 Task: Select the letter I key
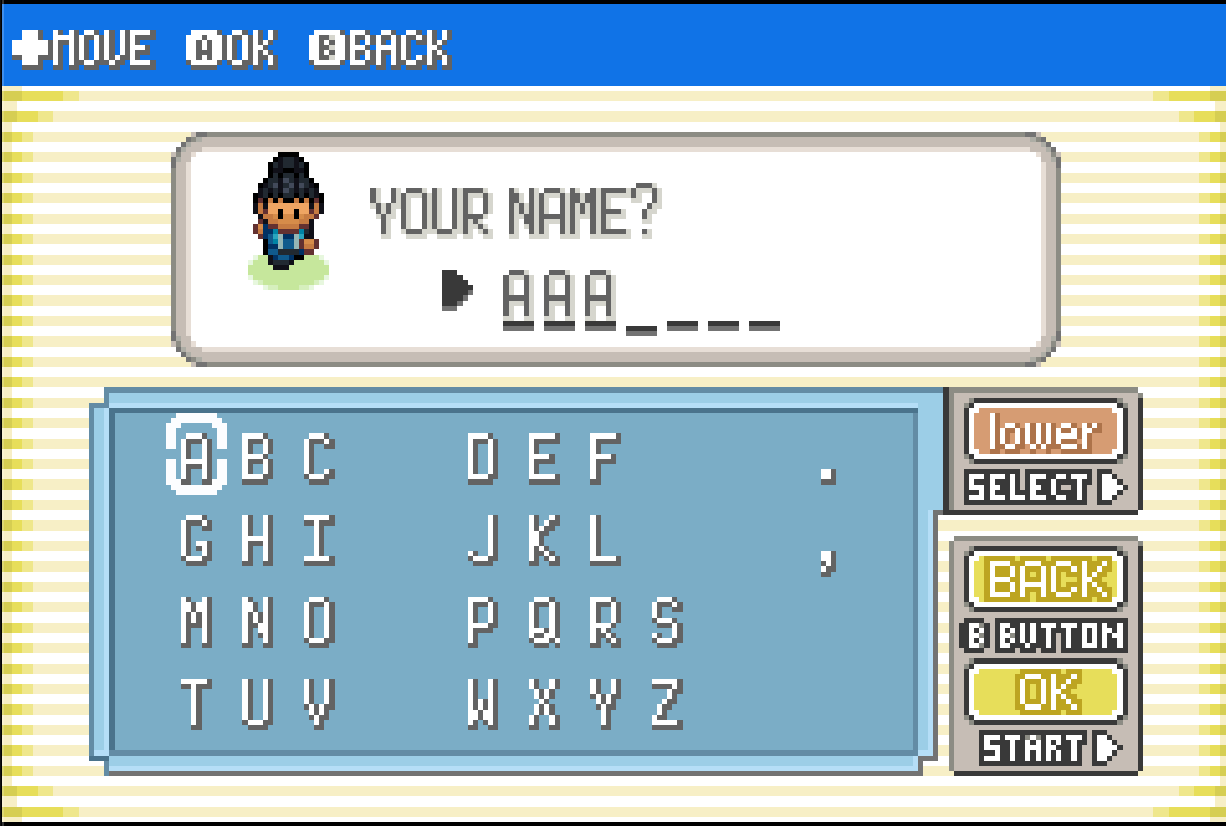pyautogui.click(x=318, y=541)
